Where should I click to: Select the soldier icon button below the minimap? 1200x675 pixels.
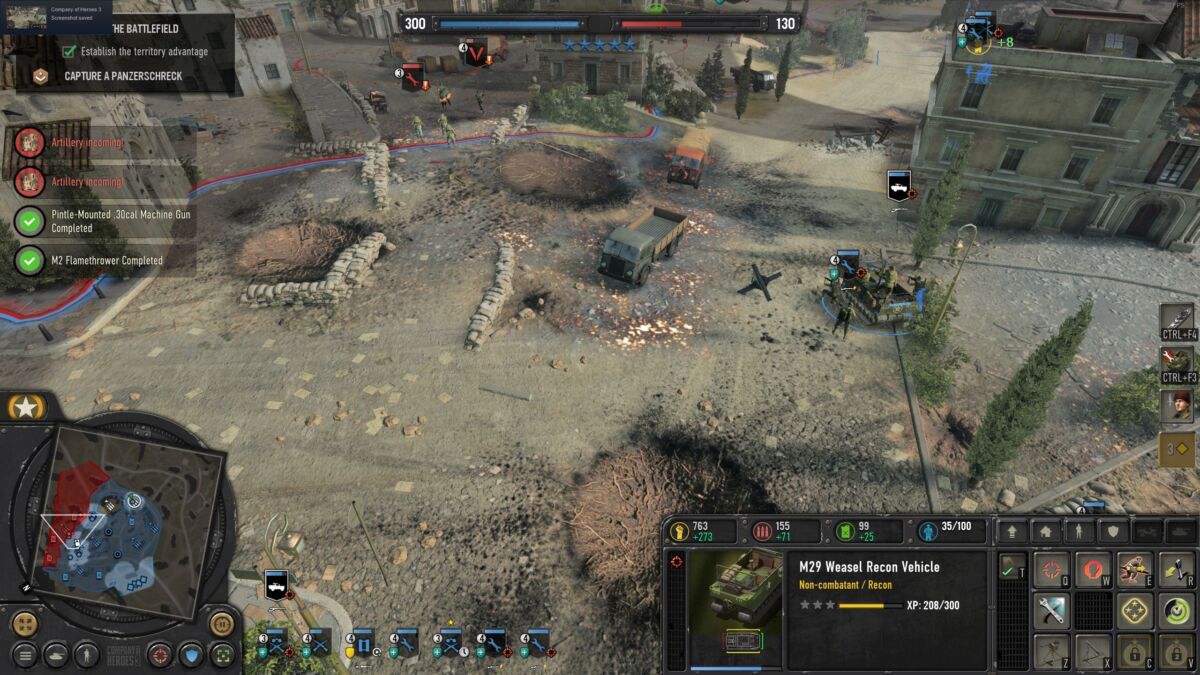(x=88, y=656)
